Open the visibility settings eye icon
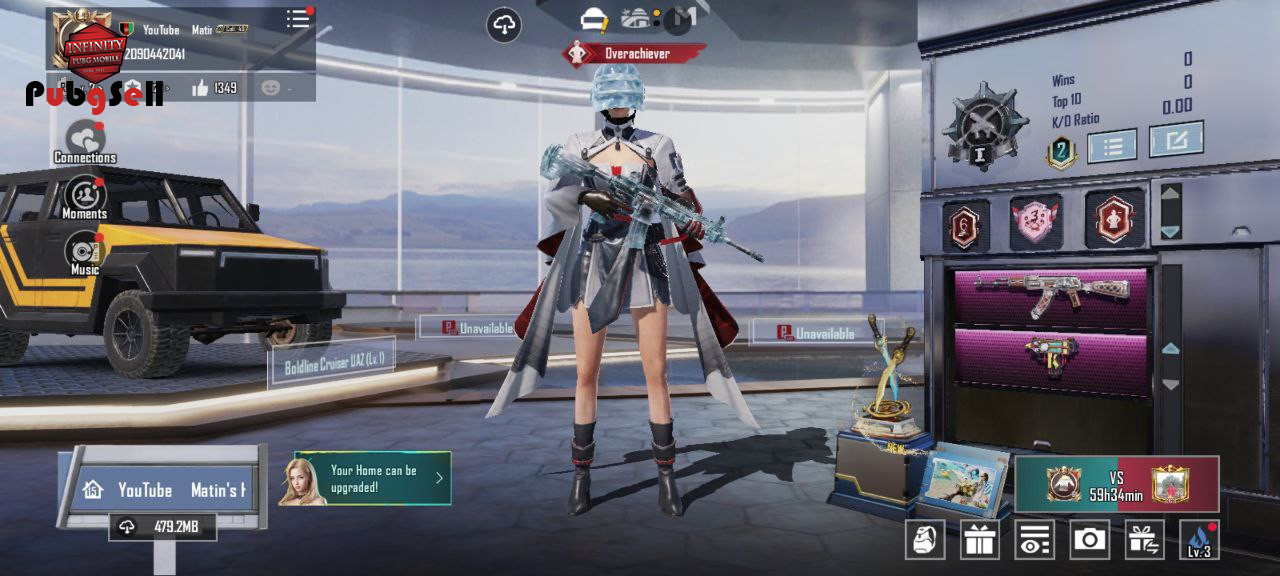Viewport: 1280px width, 576px height. click(1034, 540)
